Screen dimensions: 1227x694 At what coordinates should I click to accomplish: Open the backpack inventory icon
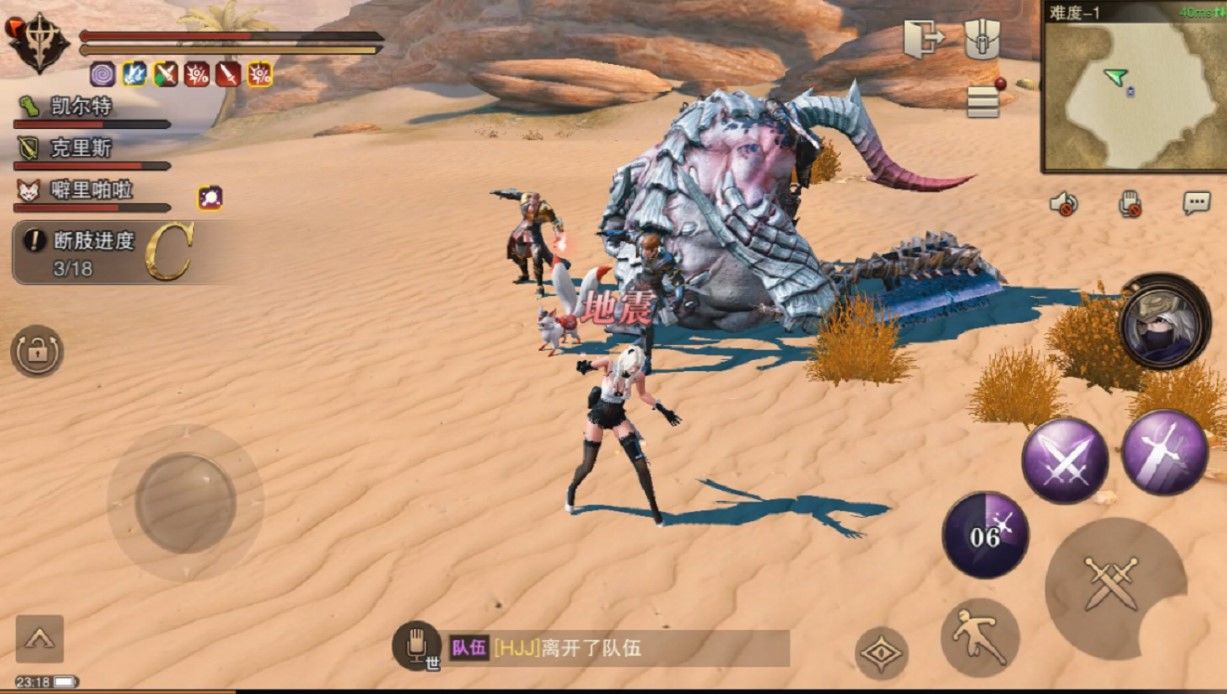(x=983, y=41)
